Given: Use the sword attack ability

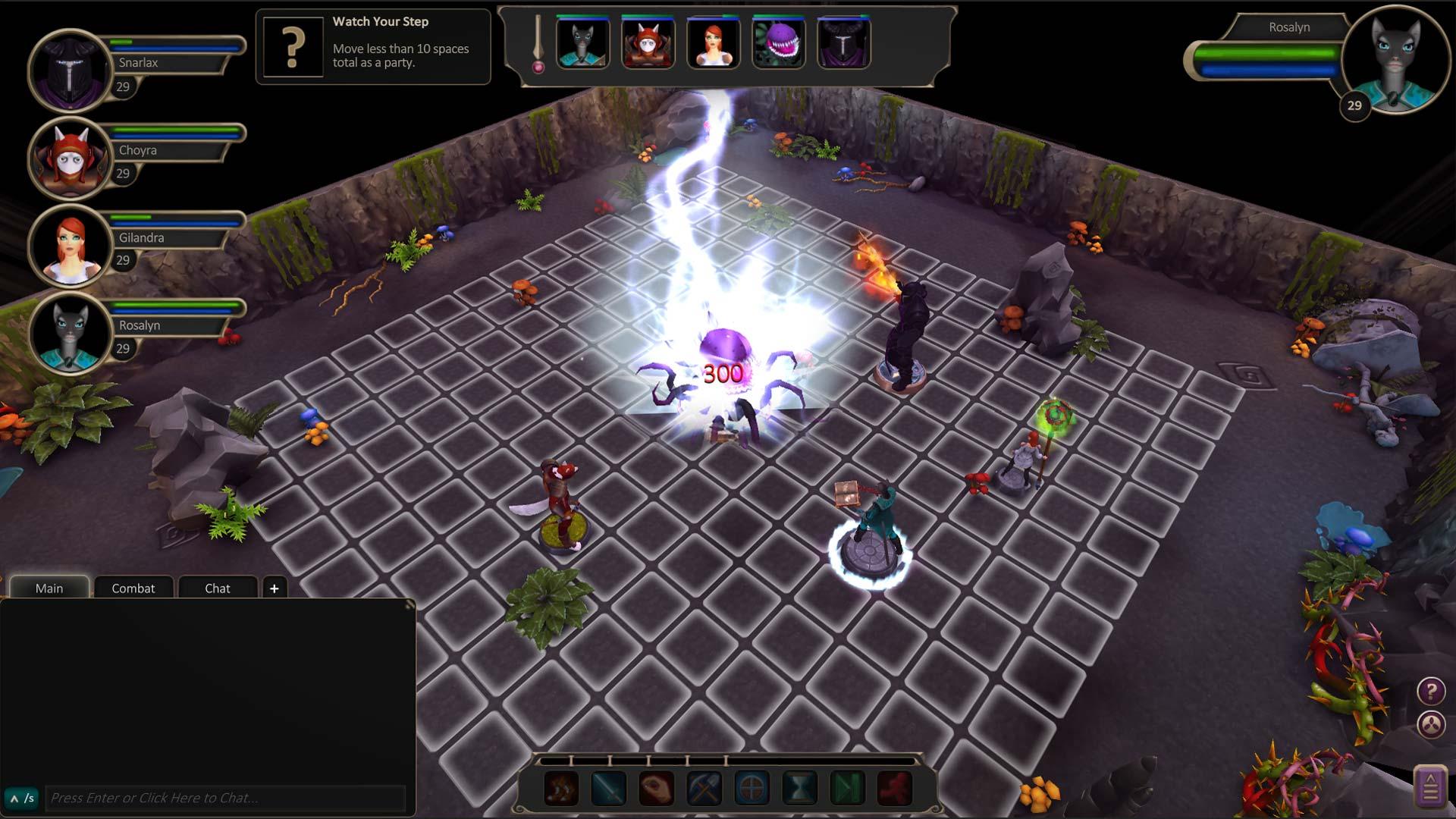Looking at the screenshot, I should 609,789.
